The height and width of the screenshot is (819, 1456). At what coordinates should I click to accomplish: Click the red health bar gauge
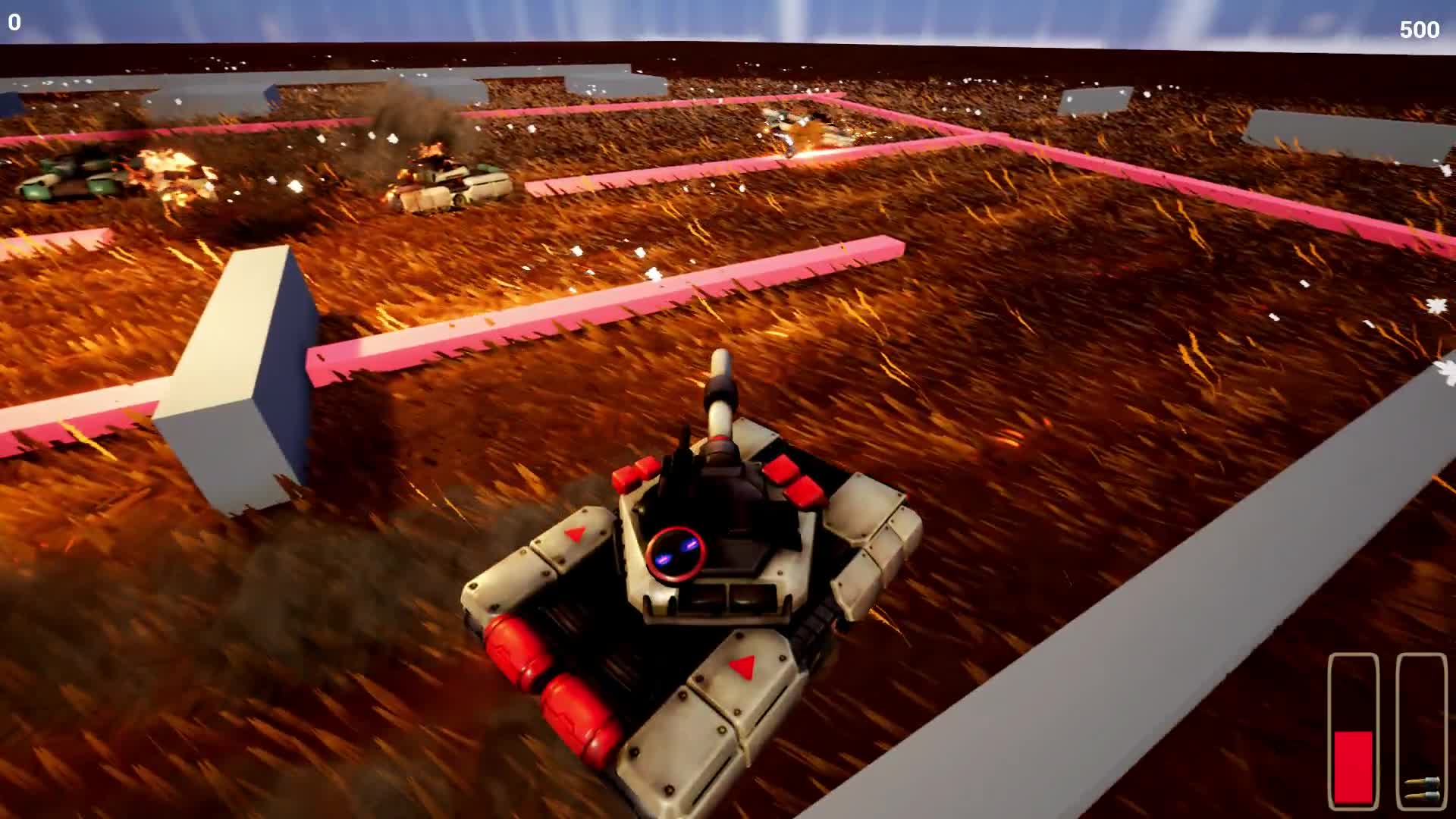[1353, 766]
